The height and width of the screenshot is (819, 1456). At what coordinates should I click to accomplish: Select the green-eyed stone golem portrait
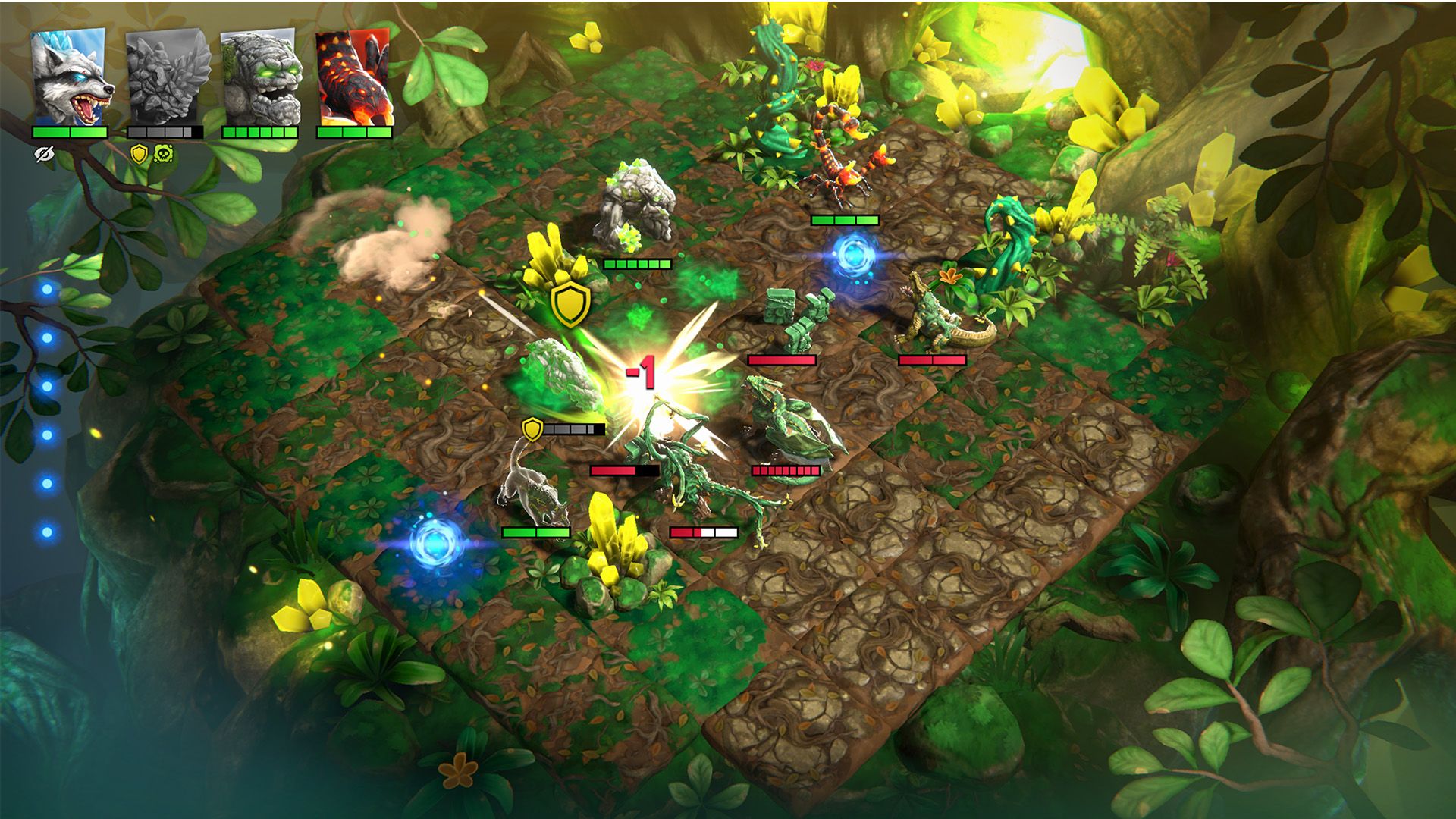pyautogui.click(x=260, y=77)
